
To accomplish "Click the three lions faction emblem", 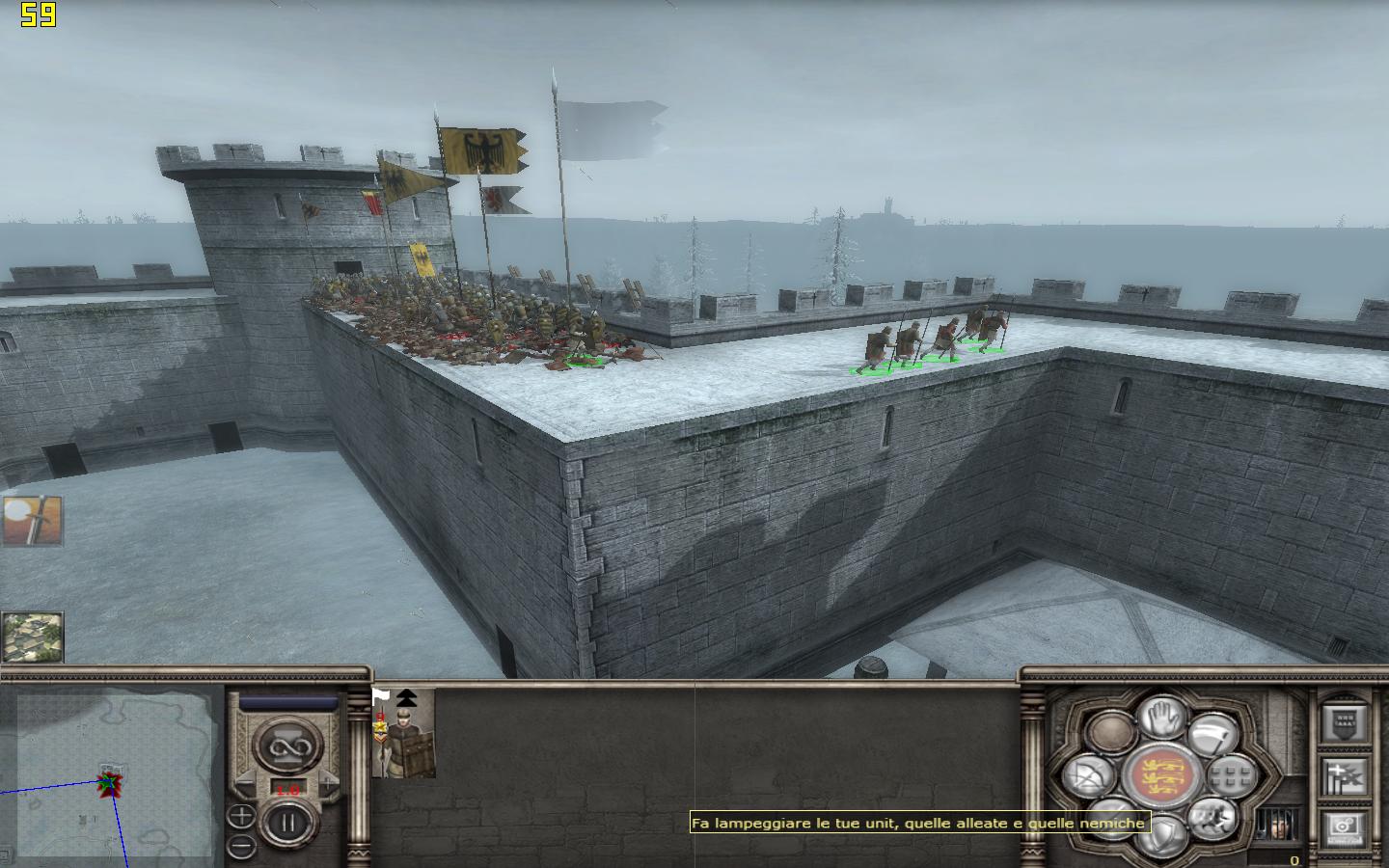I will pos(1160,776).
